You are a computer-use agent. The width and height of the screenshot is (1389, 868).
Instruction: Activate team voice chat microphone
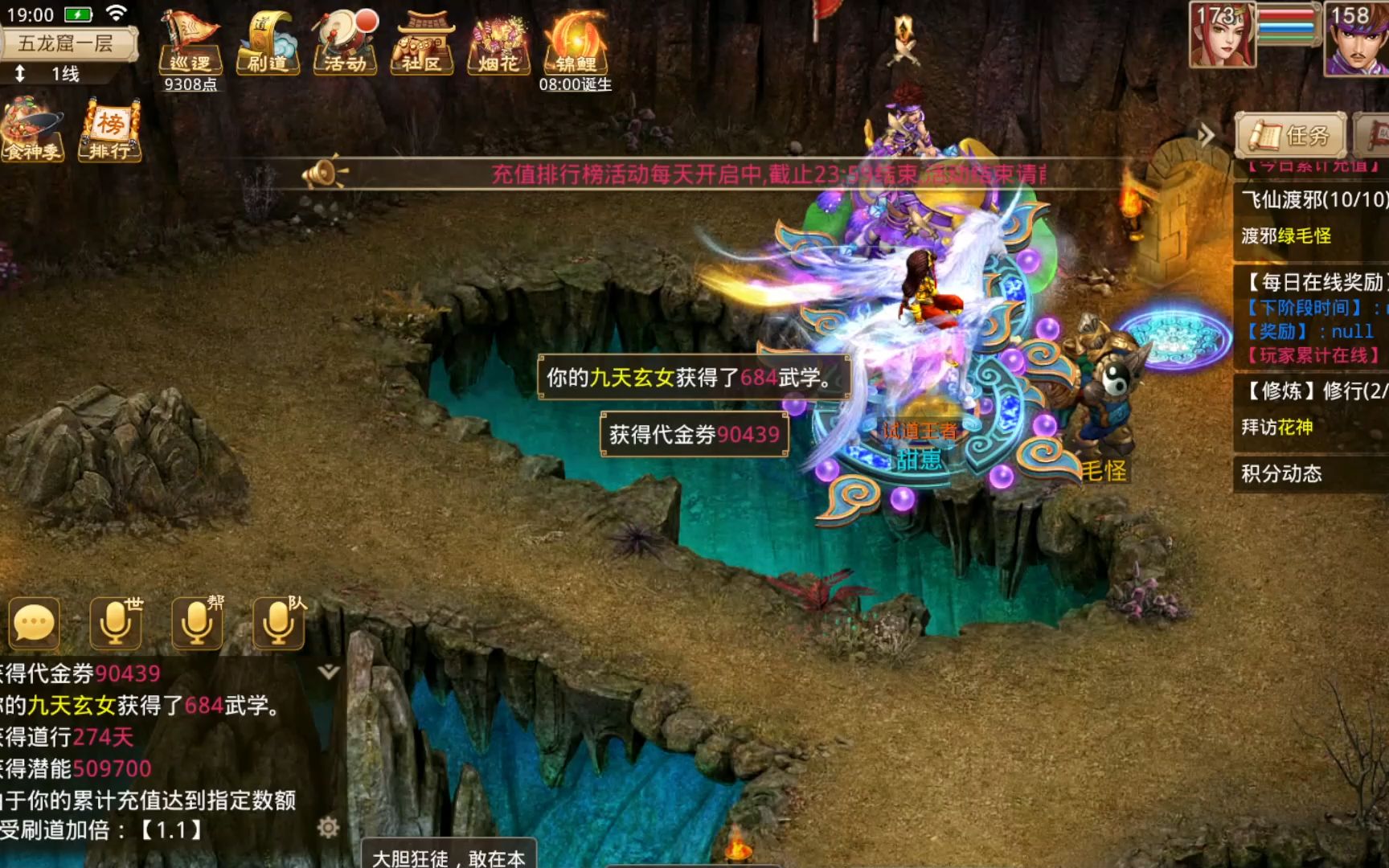(x=279, y=623)
